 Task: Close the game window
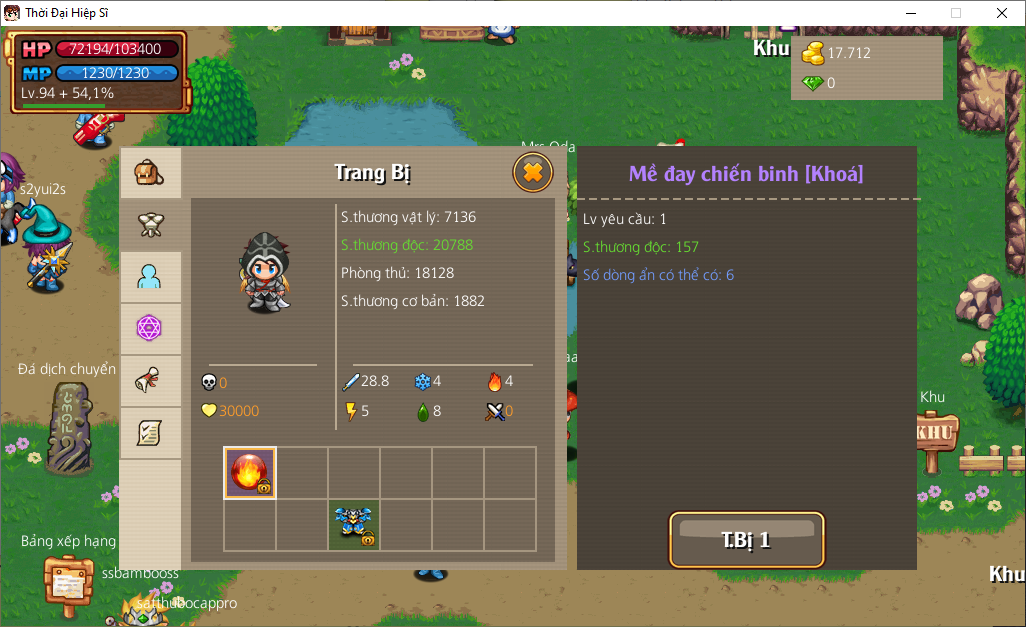tap(1002, 13)
